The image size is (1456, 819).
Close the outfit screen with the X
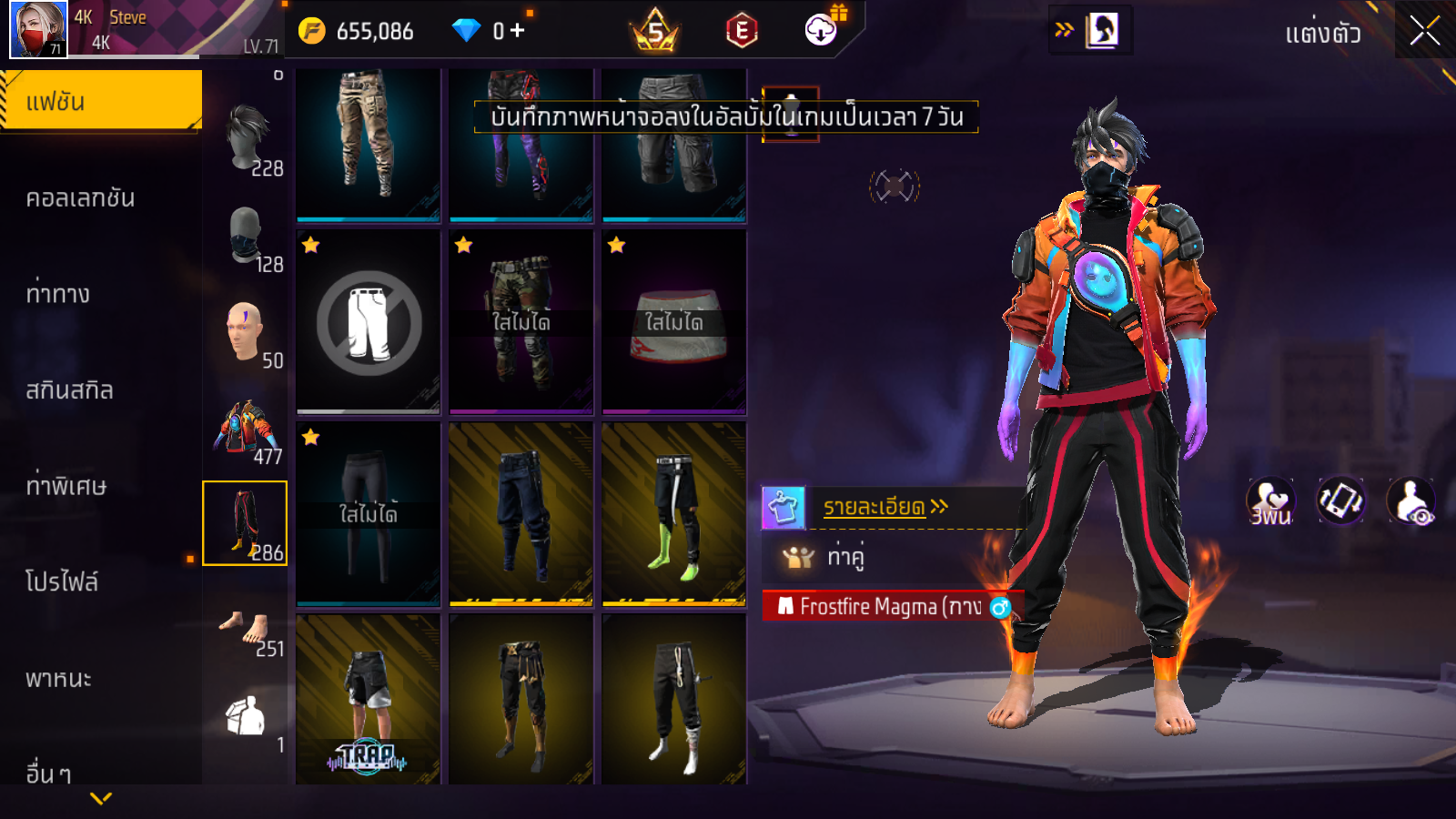1424,31
